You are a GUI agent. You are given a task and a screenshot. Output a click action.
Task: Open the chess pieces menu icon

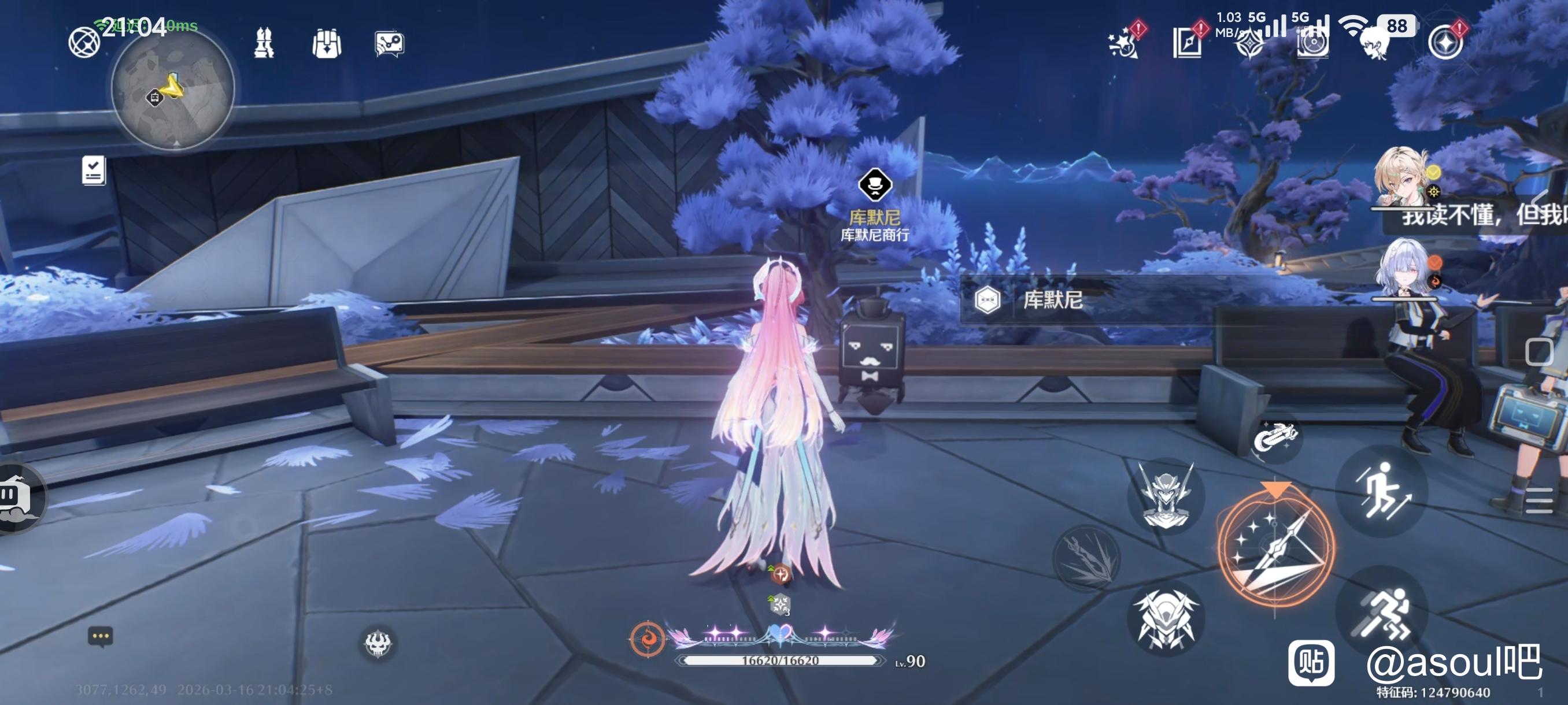tap(264, 43)
